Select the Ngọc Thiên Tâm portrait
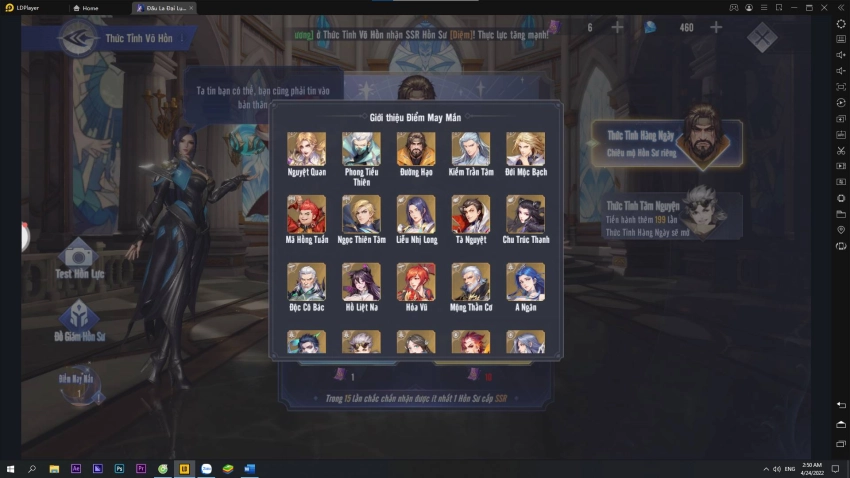The image size is (850, 478). point(361,214)
